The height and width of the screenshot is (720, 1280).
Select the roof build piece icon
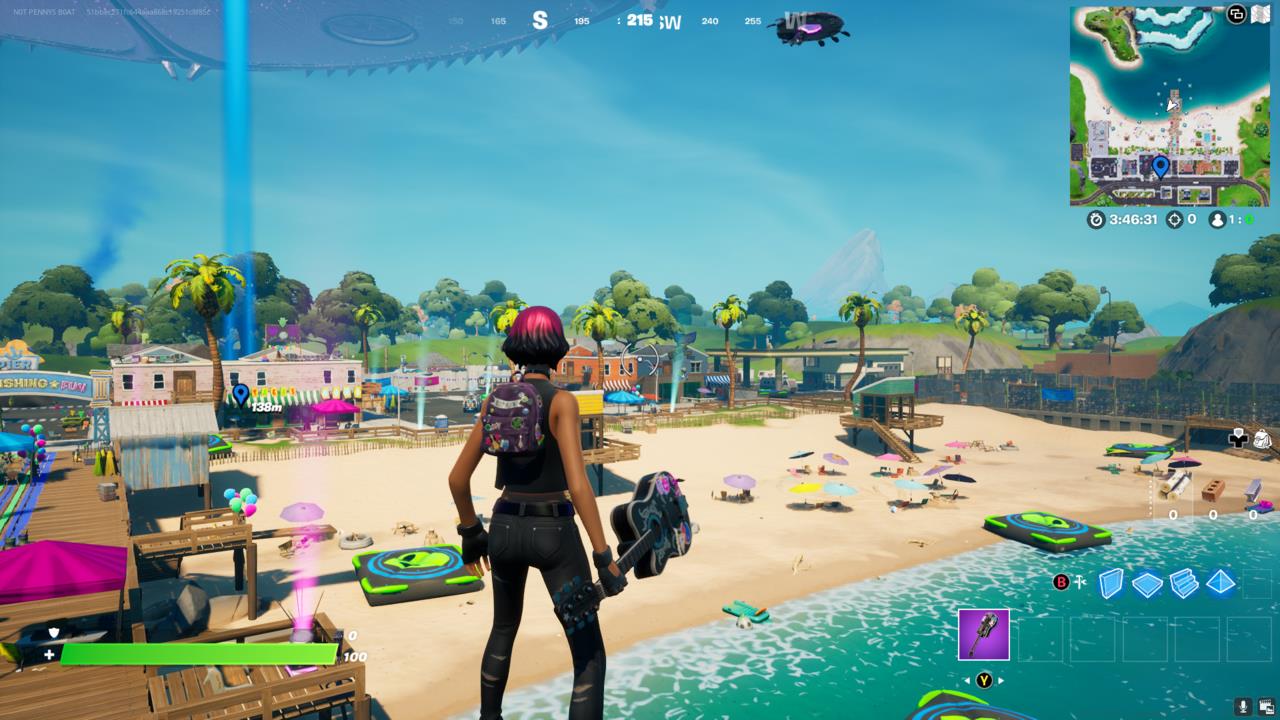[1220, 582]
